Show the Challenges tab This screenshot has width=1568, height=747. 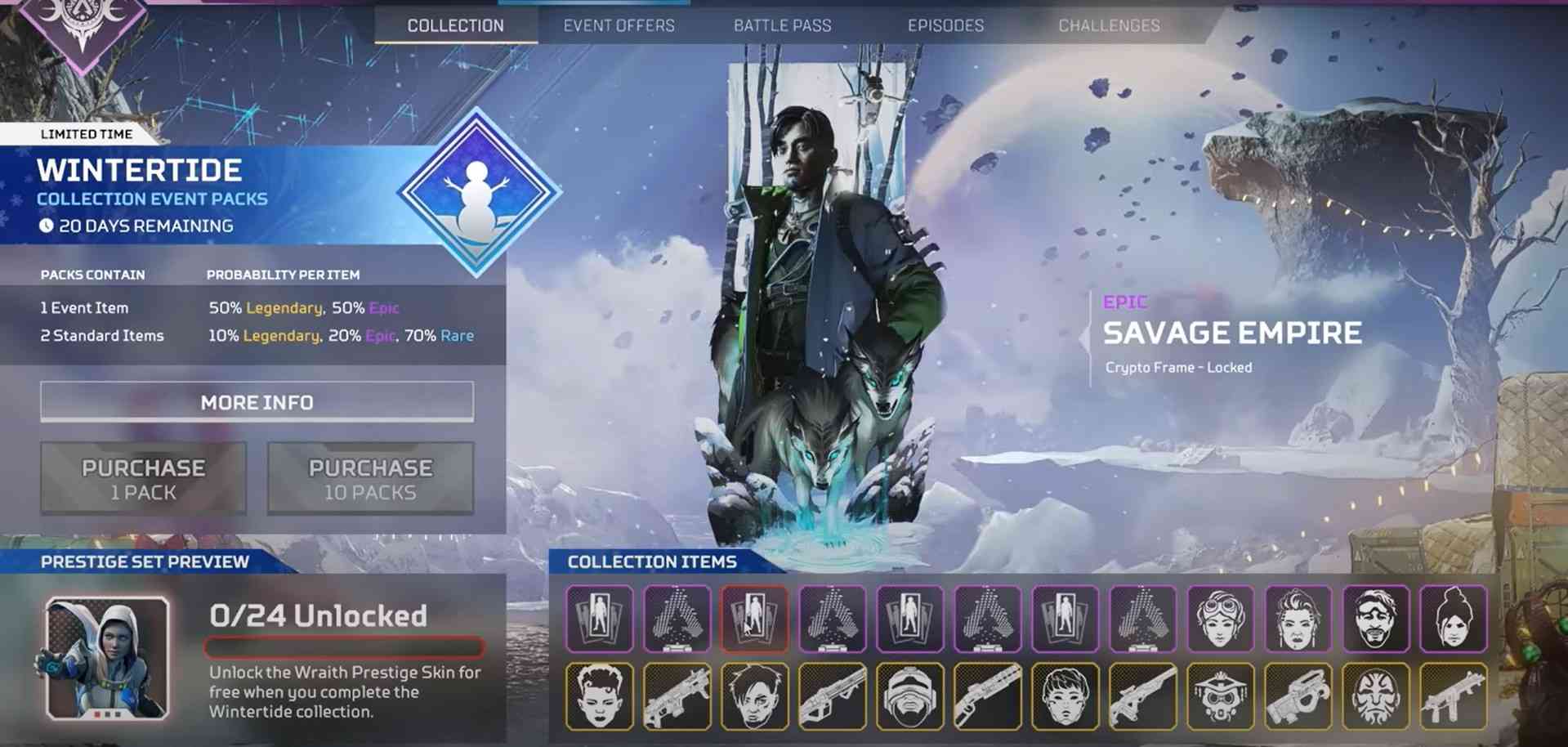tap(1109, 25)
